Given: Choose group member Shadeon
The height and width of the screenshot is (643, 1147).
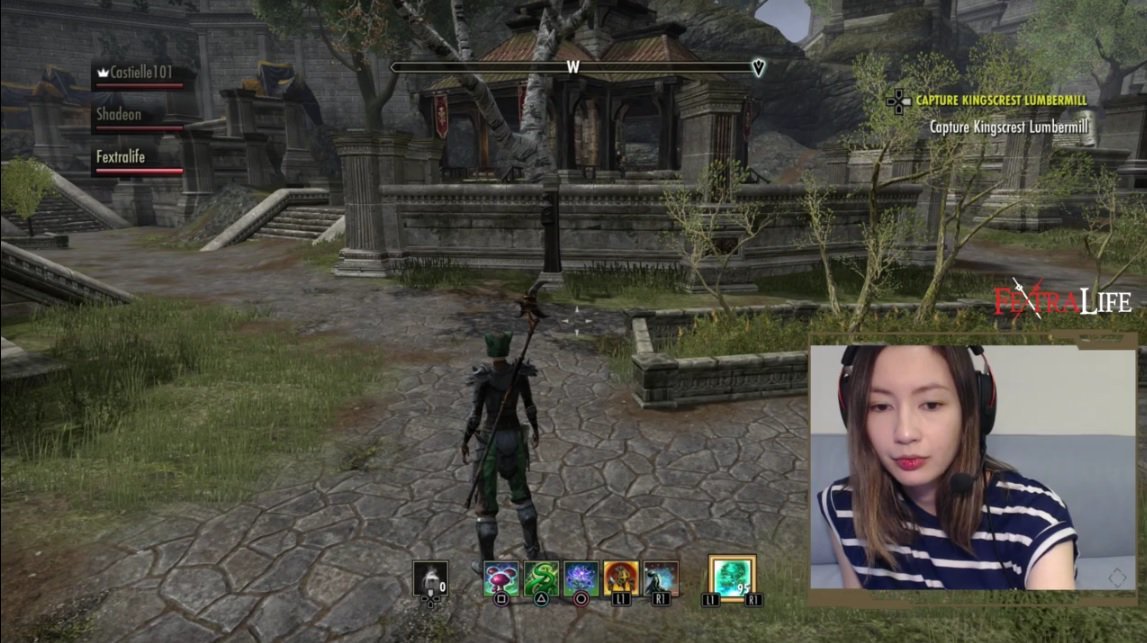Looking at the screenshot, I should 139,115.
